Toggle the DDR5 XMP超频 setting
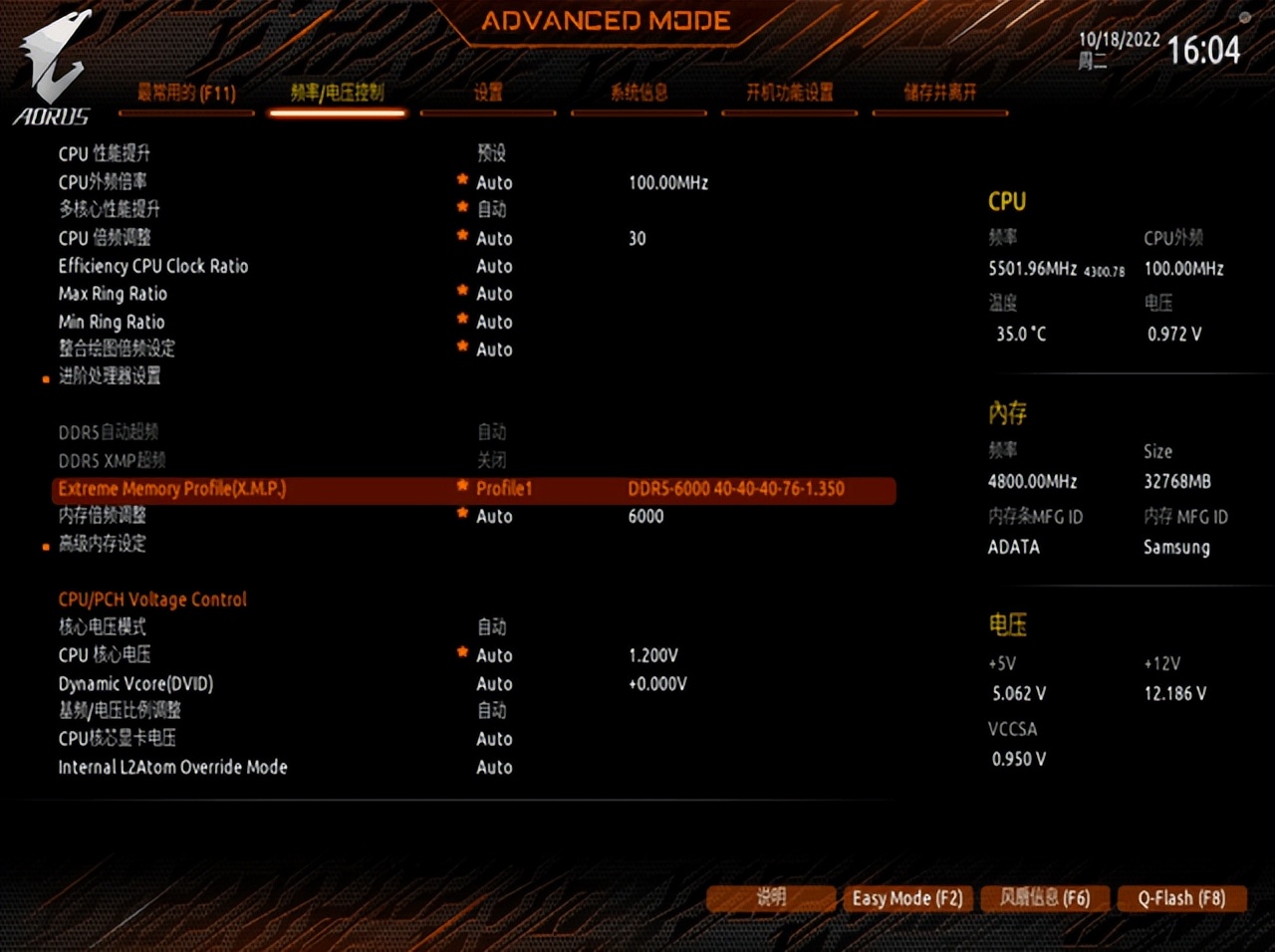This screenshot has width=1275, height=952. point(491,460)
